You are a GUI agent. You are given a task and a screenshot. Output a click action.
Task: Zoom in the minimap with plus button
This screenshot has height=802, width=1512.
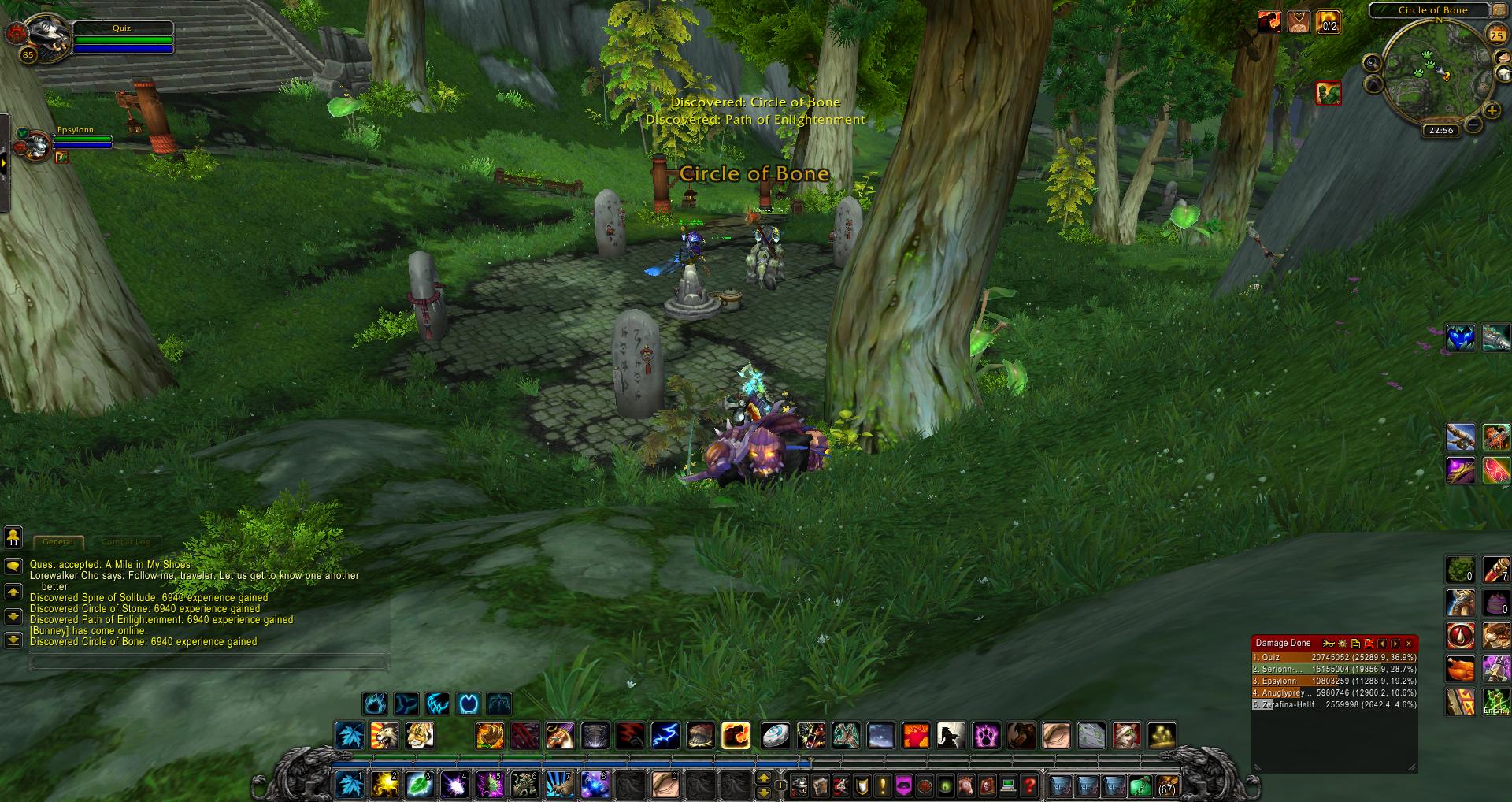click(1492, 112)
